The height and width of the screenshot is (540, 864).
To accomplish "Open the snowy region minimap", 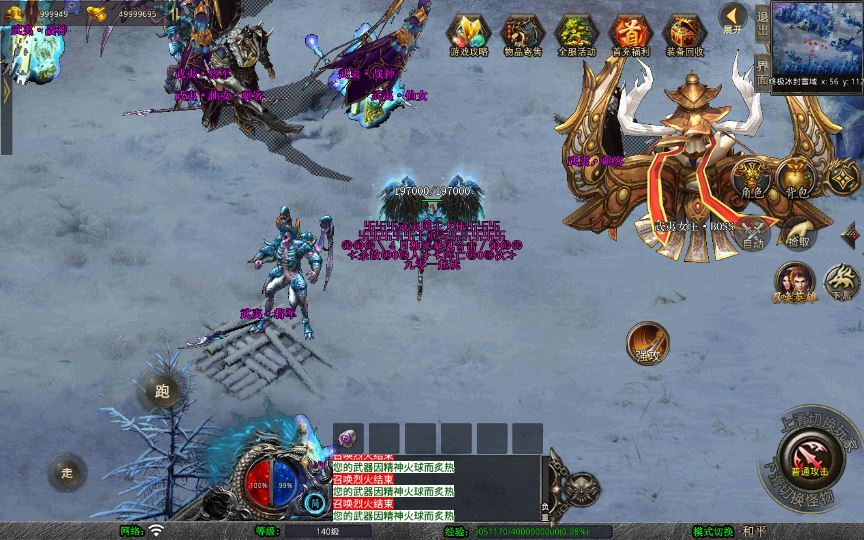I will 816,44.
